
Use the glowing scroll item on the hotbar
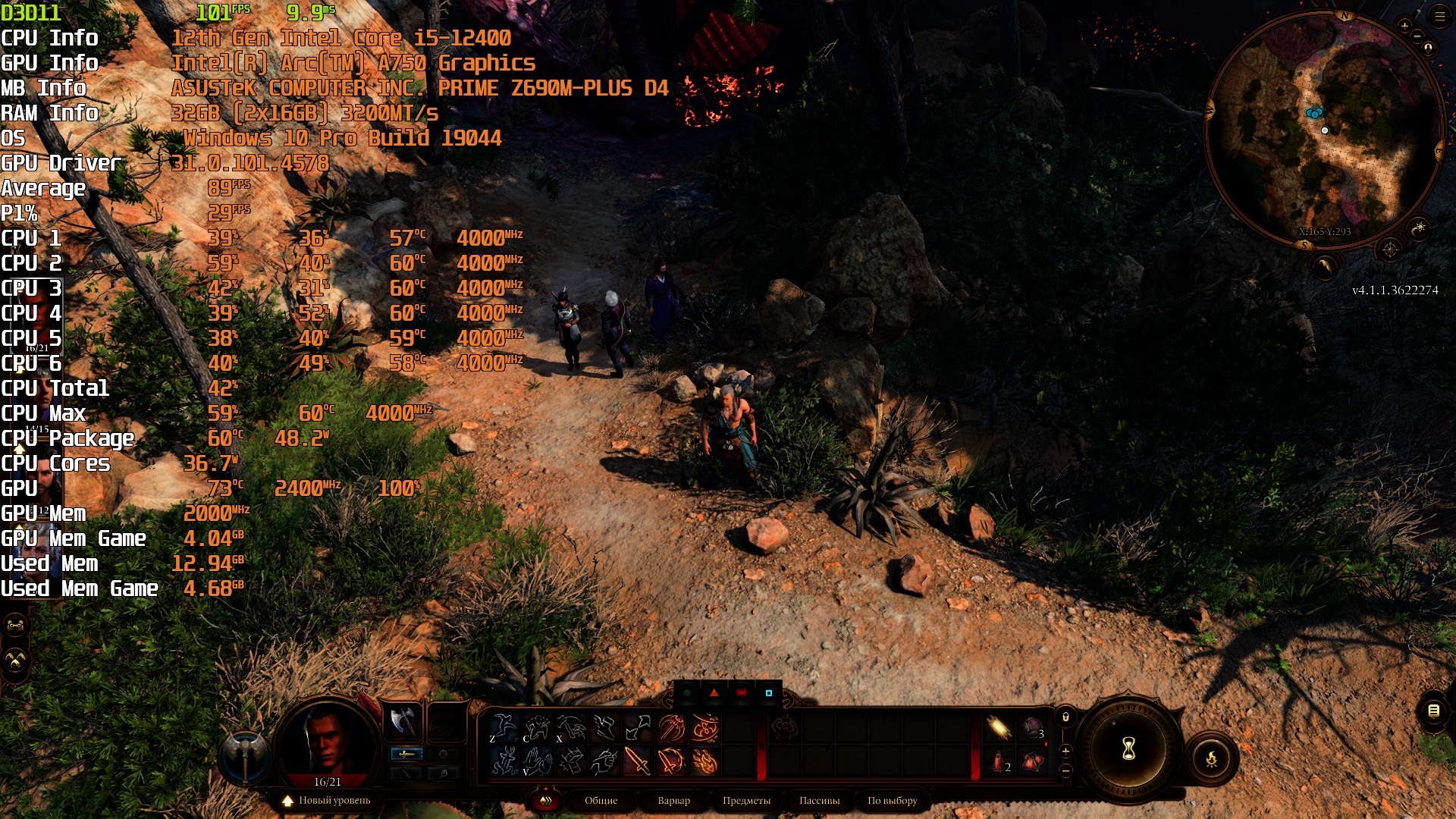999,727
